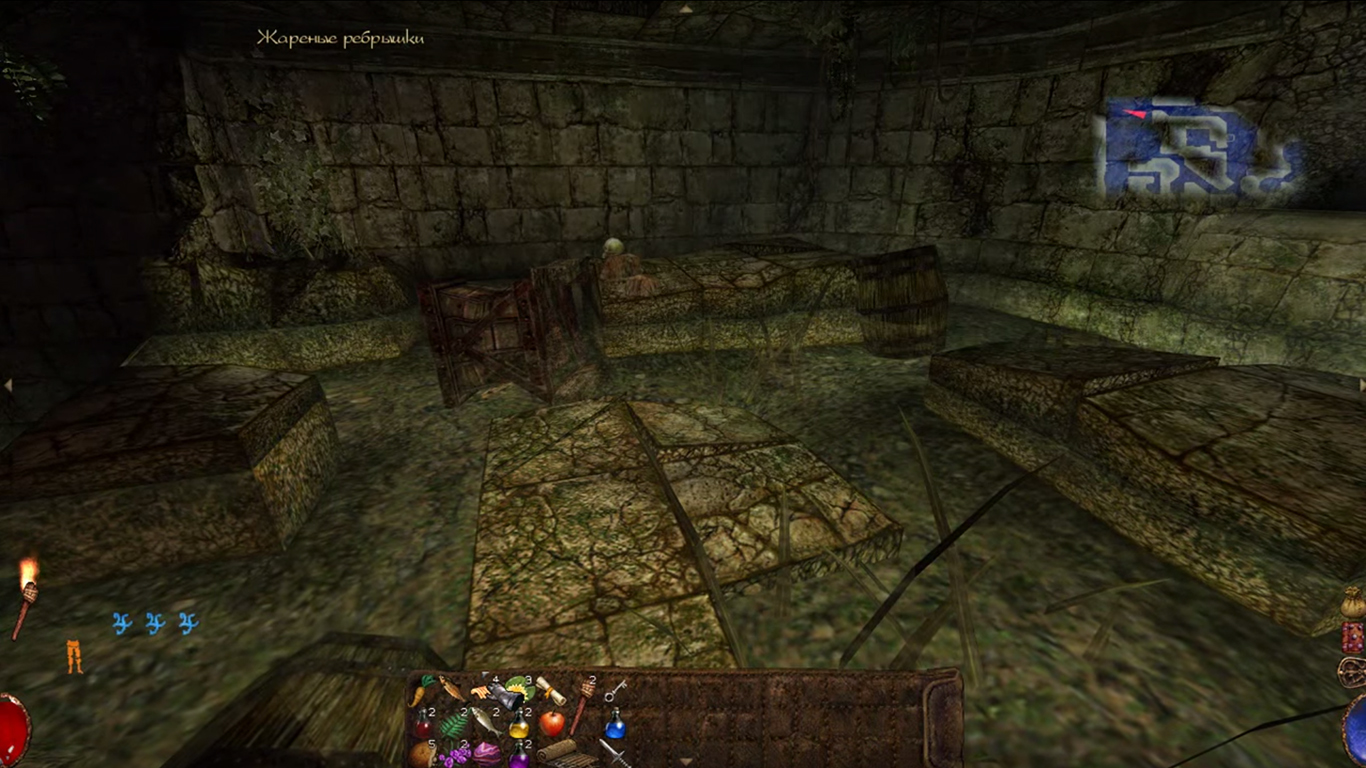Open the gold pouch icon
1366x768 pixels.
1352,602
